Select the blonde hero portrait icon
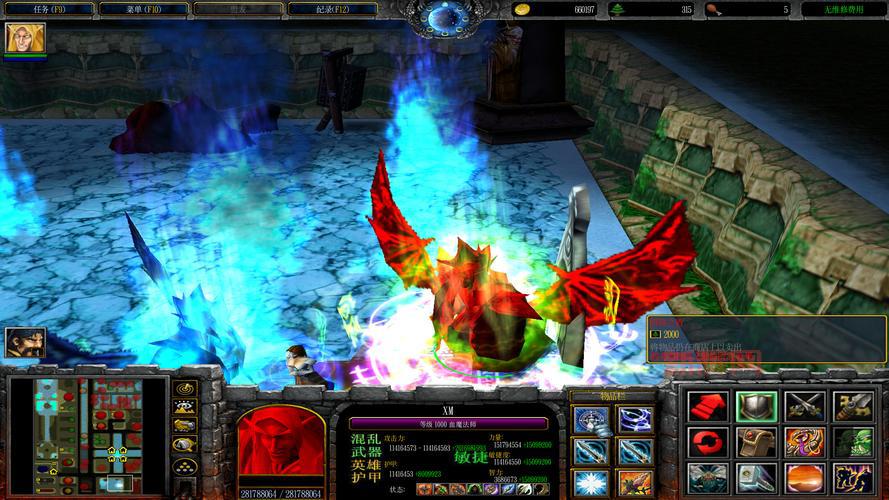889x500 pixels. [x=18, y=38]
